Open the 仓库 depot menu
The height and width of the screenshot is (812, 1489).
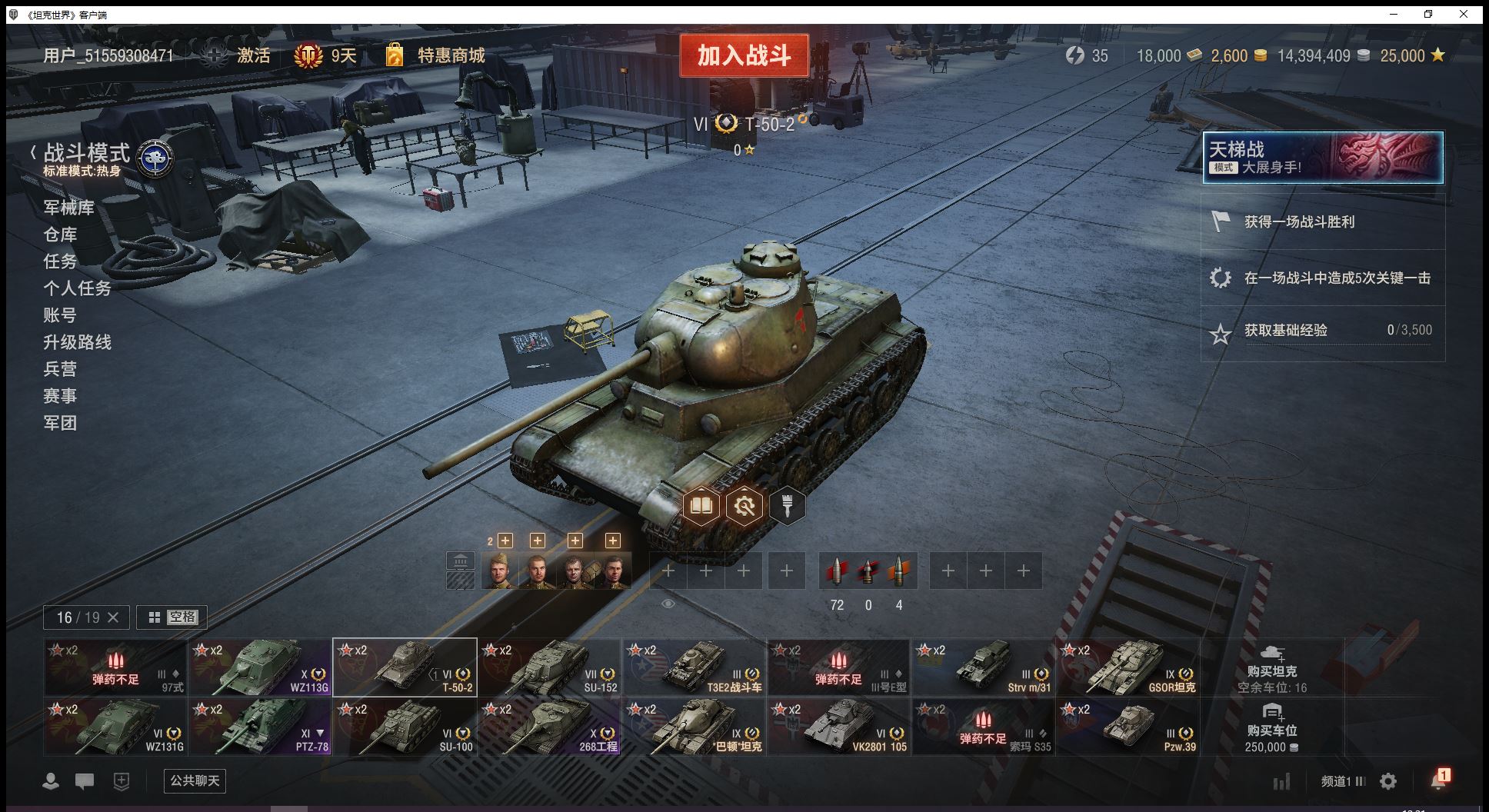click(60, 235)
